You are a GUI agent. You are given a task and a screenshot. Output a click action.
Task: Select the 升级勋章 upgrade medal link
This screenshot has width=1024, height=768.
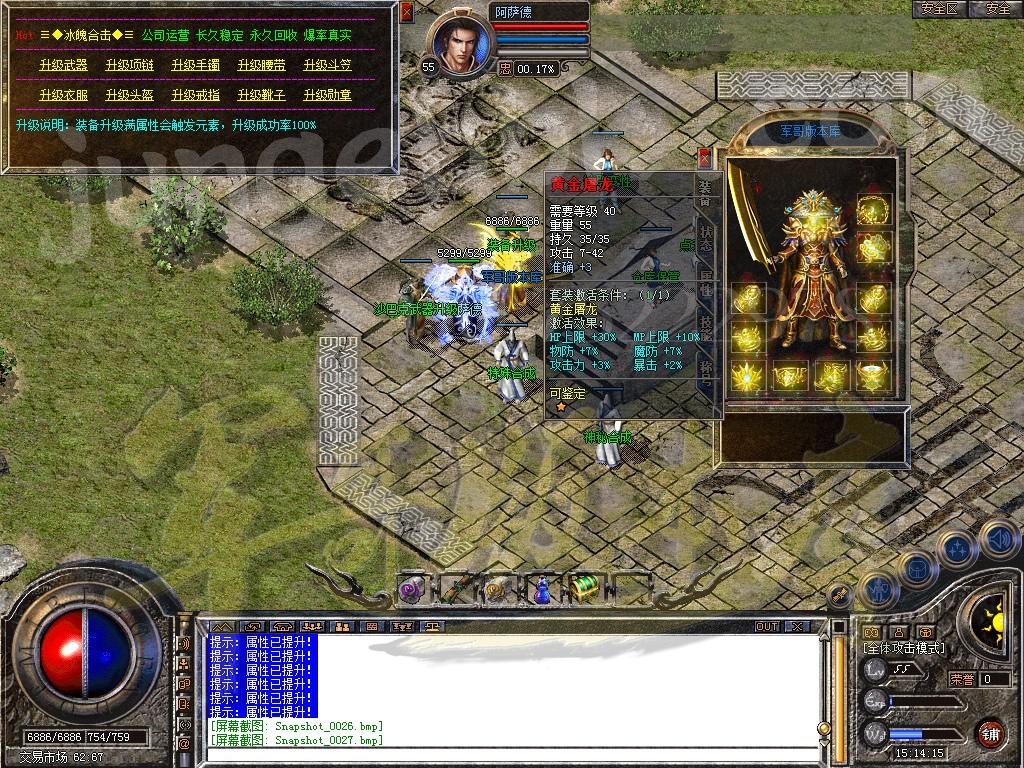[327, 95]
